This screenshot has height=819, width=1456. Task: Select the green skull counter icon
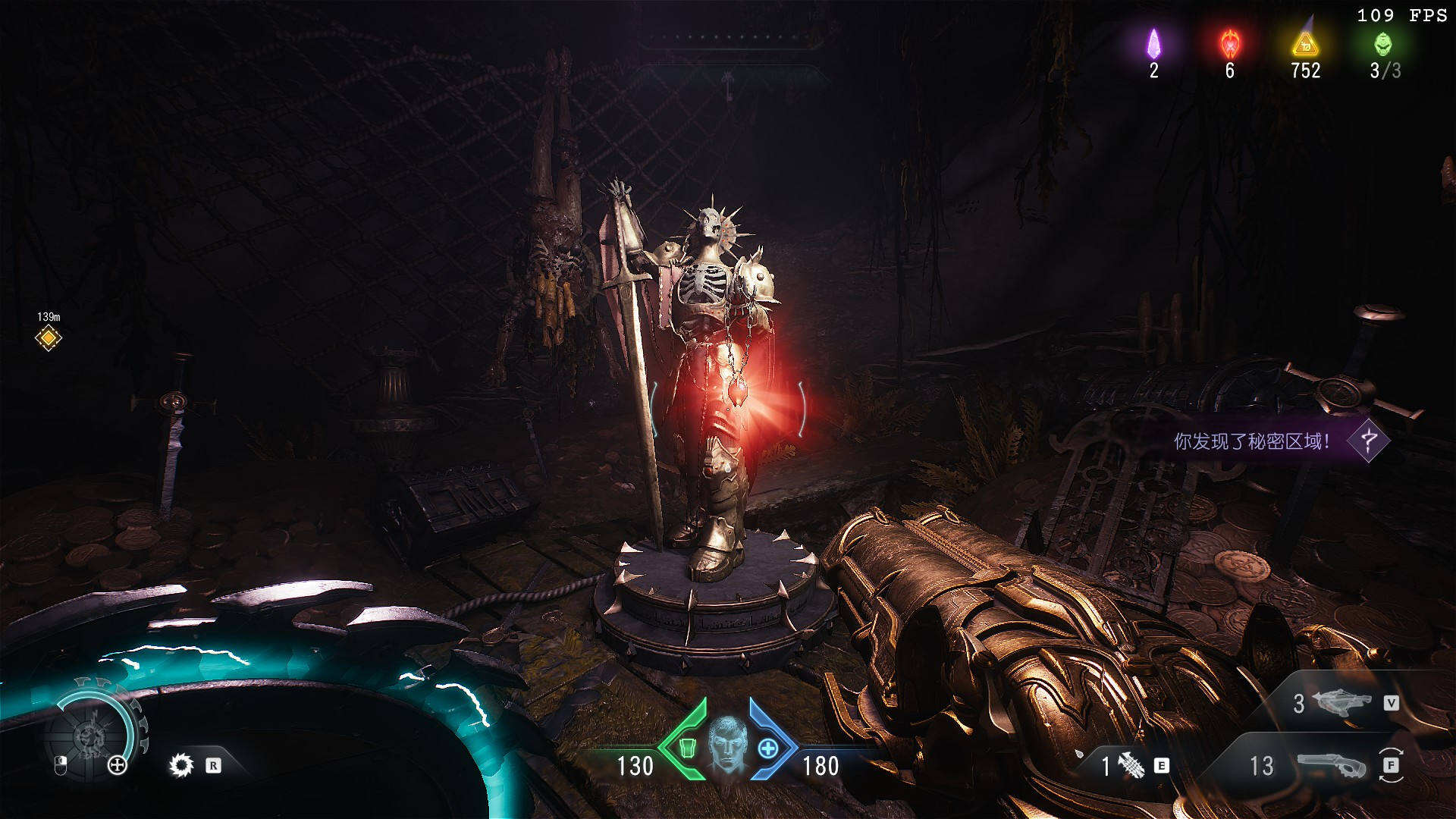[x=1383, y=44]
